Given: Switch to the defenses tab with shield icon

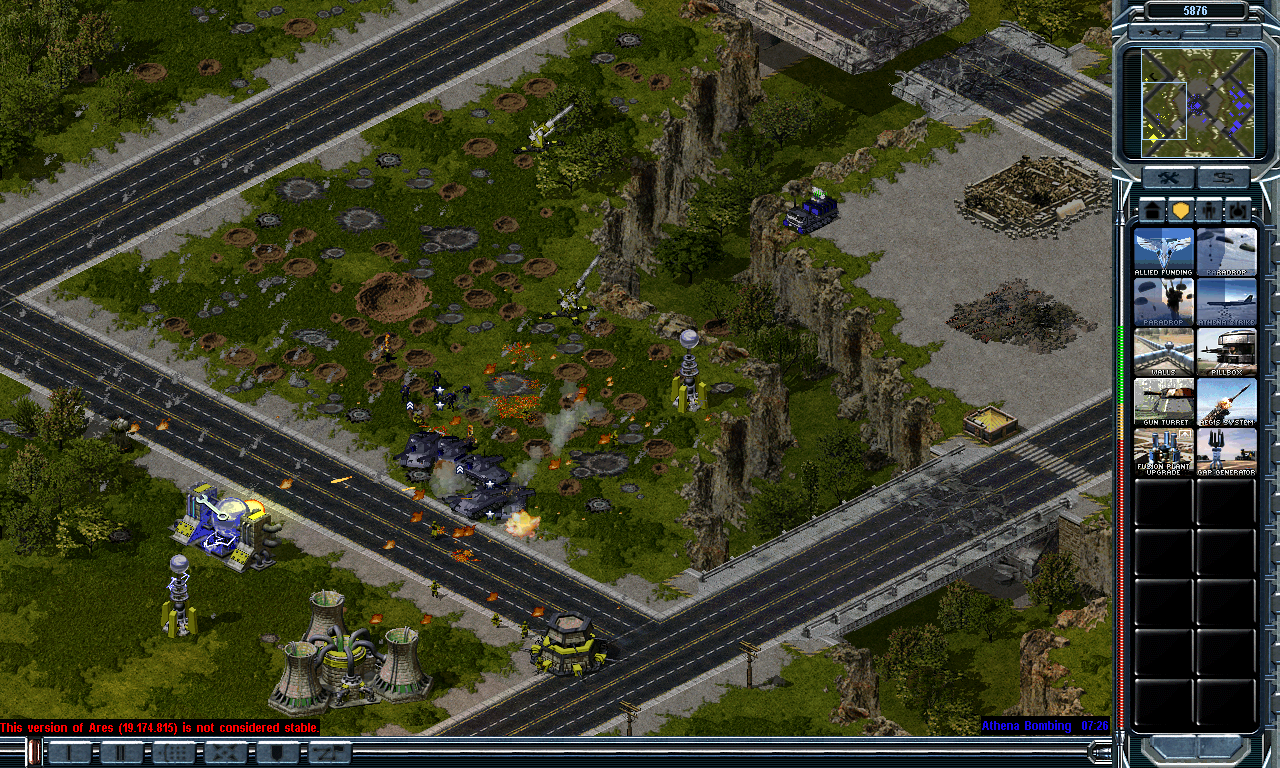Looking at the screenshot, I should [x=1181, y=211].
